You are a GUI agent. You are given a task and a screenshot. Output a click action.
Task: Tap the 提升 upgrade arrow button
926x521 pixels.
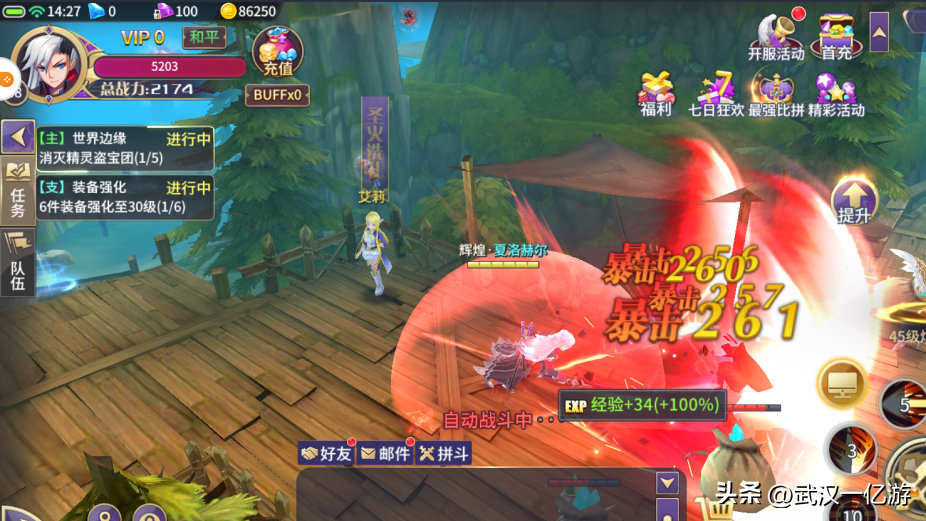click(x=854, y=201)
